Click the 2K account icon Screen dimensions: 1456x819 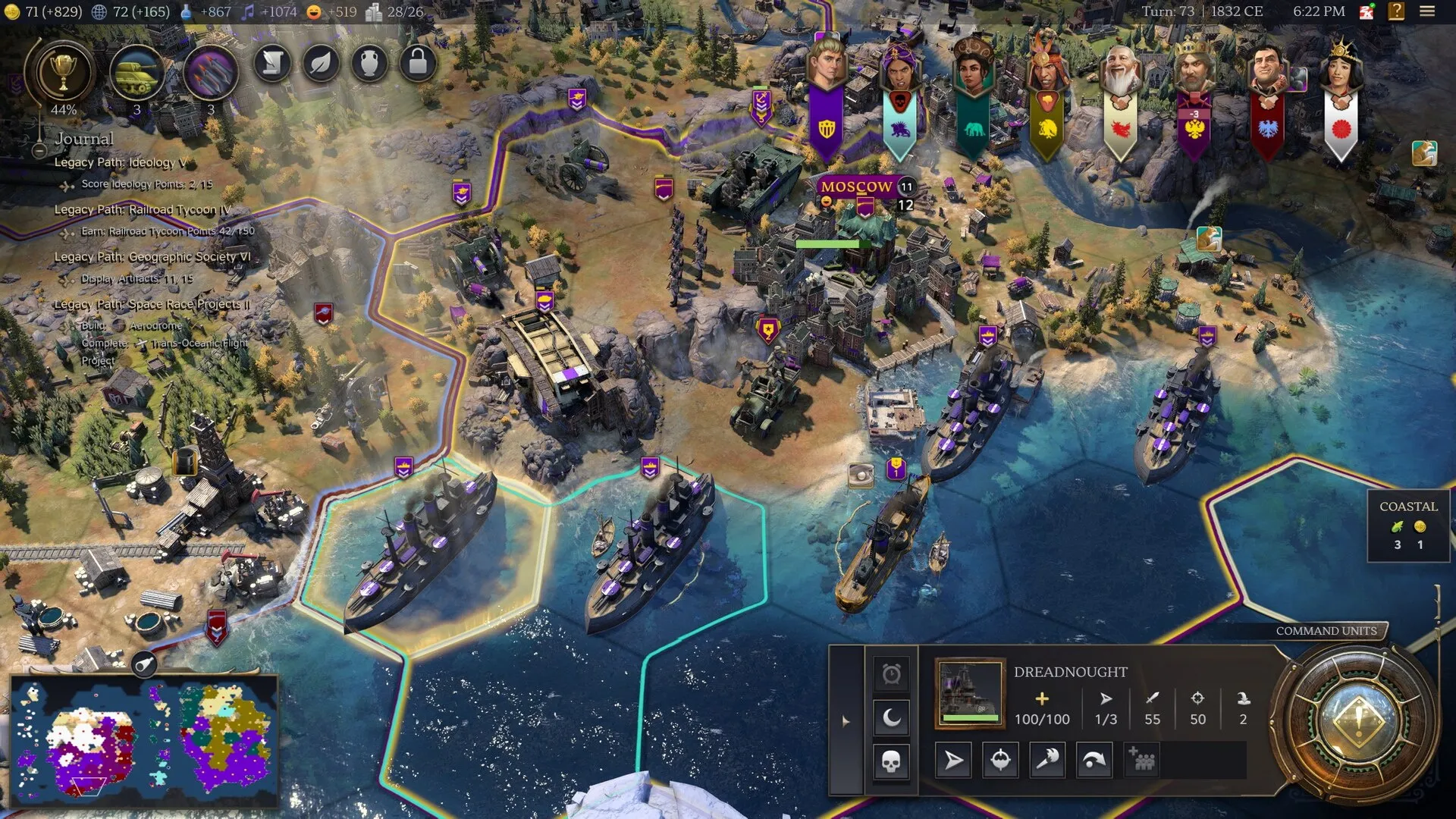pyautogui.click(x=1367, y=11)
